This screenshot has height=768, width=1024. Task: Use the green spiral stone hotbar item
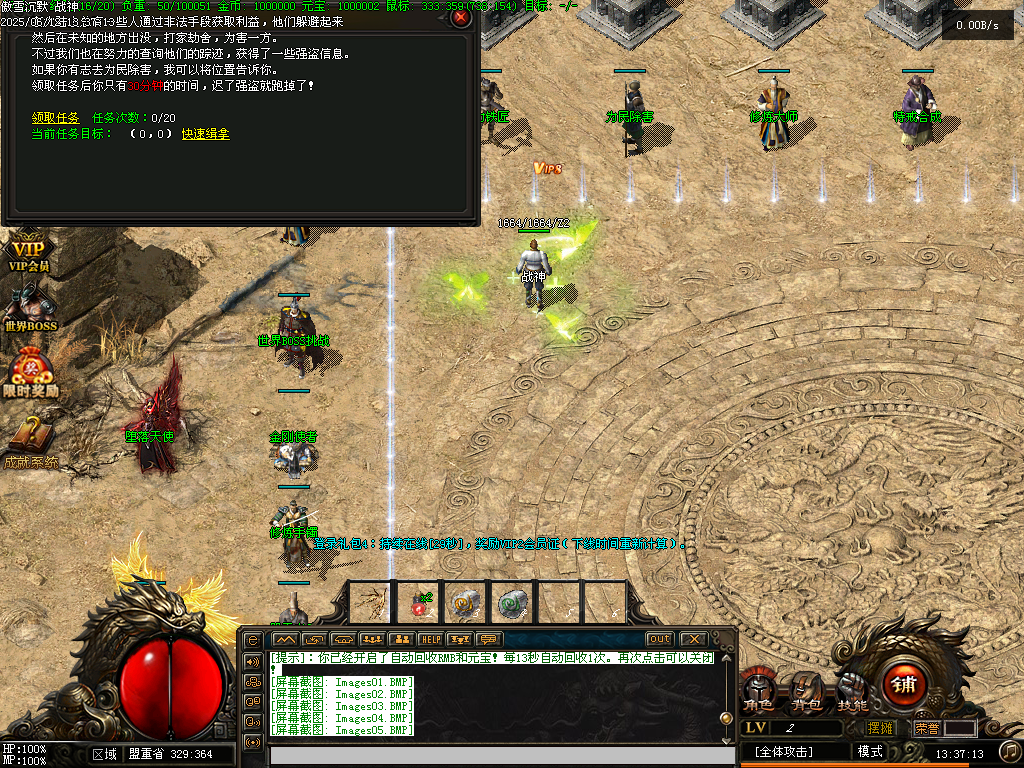[512, 603]
